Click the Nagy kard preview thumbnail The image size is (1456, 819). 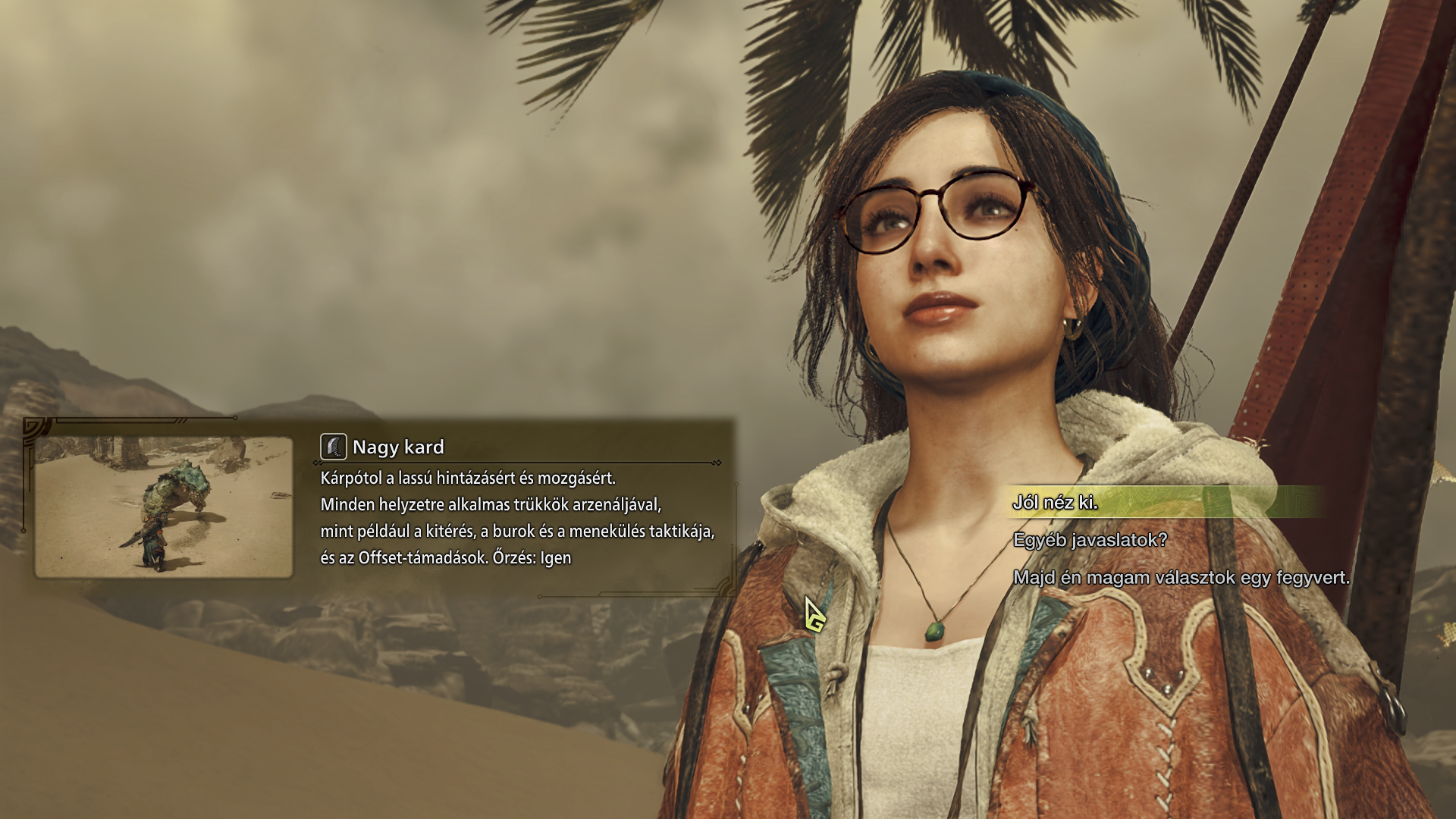(164, 507)
